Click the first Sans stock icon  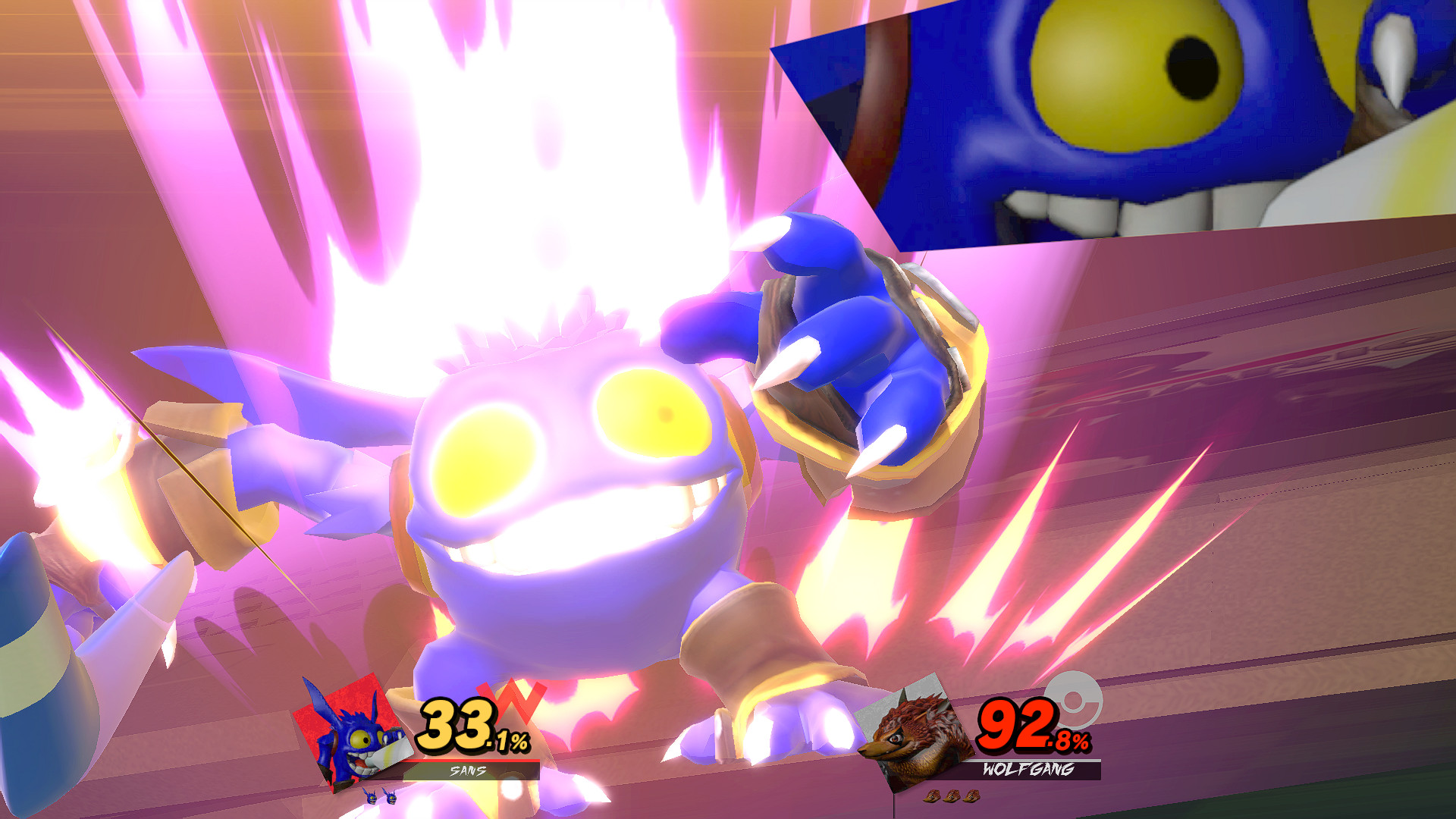372,801
